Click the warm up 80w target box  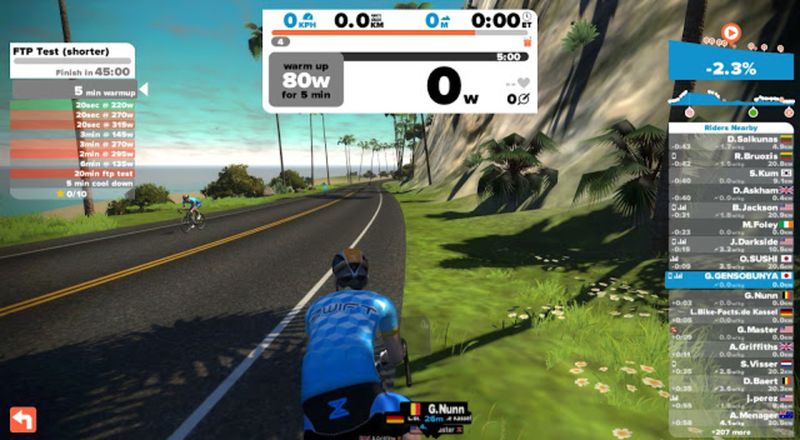point(305,79)
